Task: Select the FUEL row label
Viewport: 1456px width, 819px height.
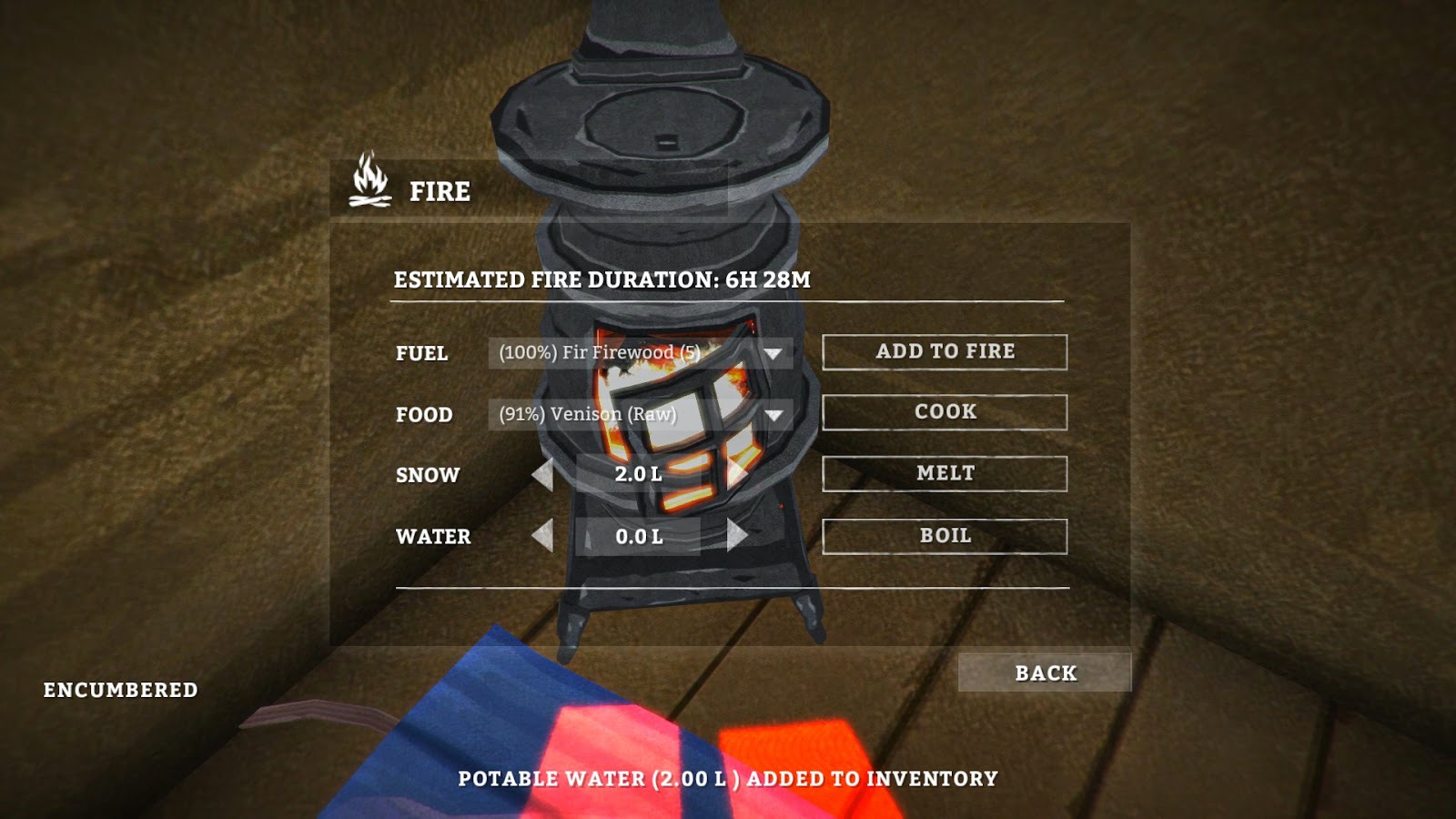Action: 421,354
